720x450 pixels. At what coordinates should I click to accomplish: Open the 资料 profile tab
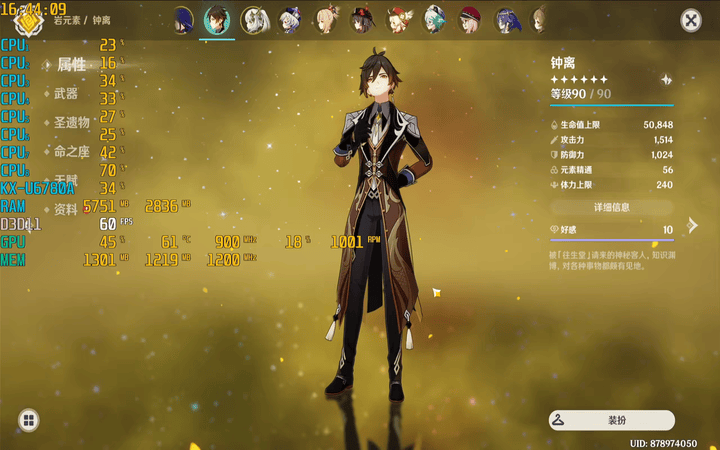click(66, 210)
